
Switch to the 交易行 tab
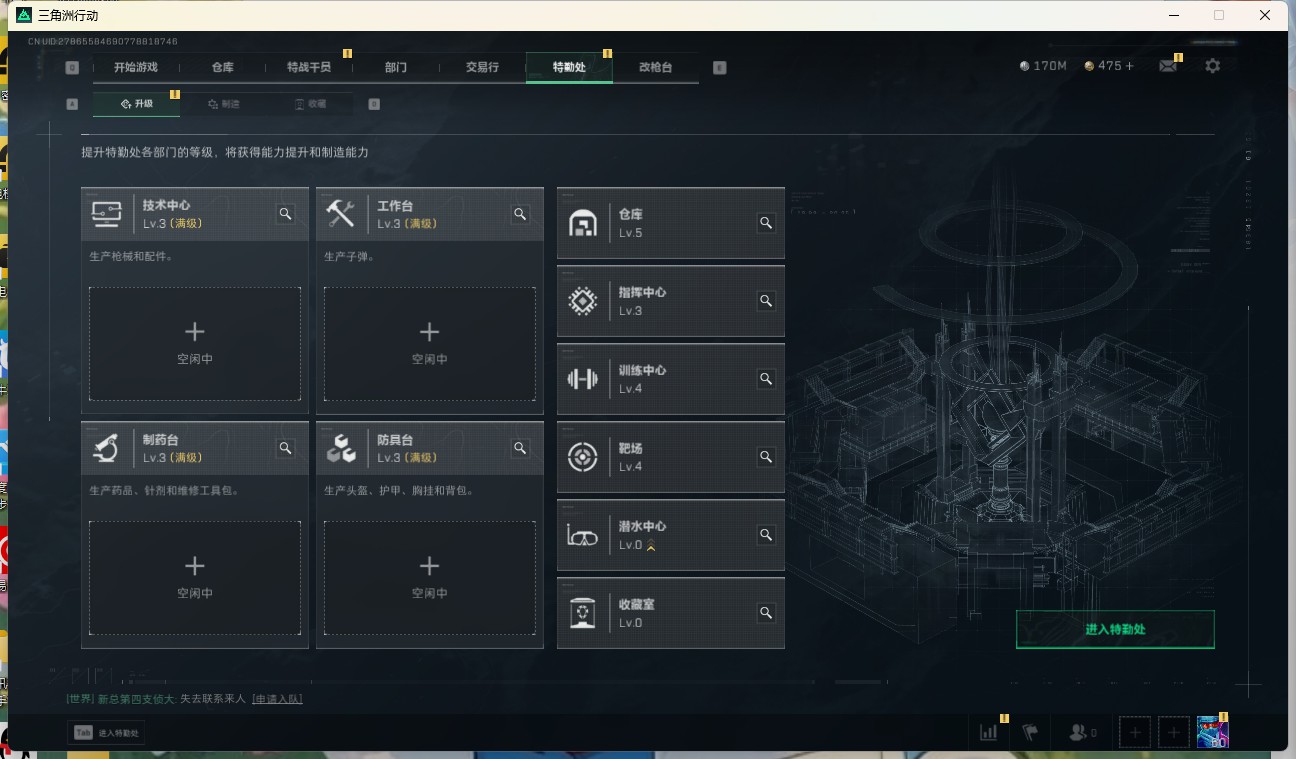[483, 67]
